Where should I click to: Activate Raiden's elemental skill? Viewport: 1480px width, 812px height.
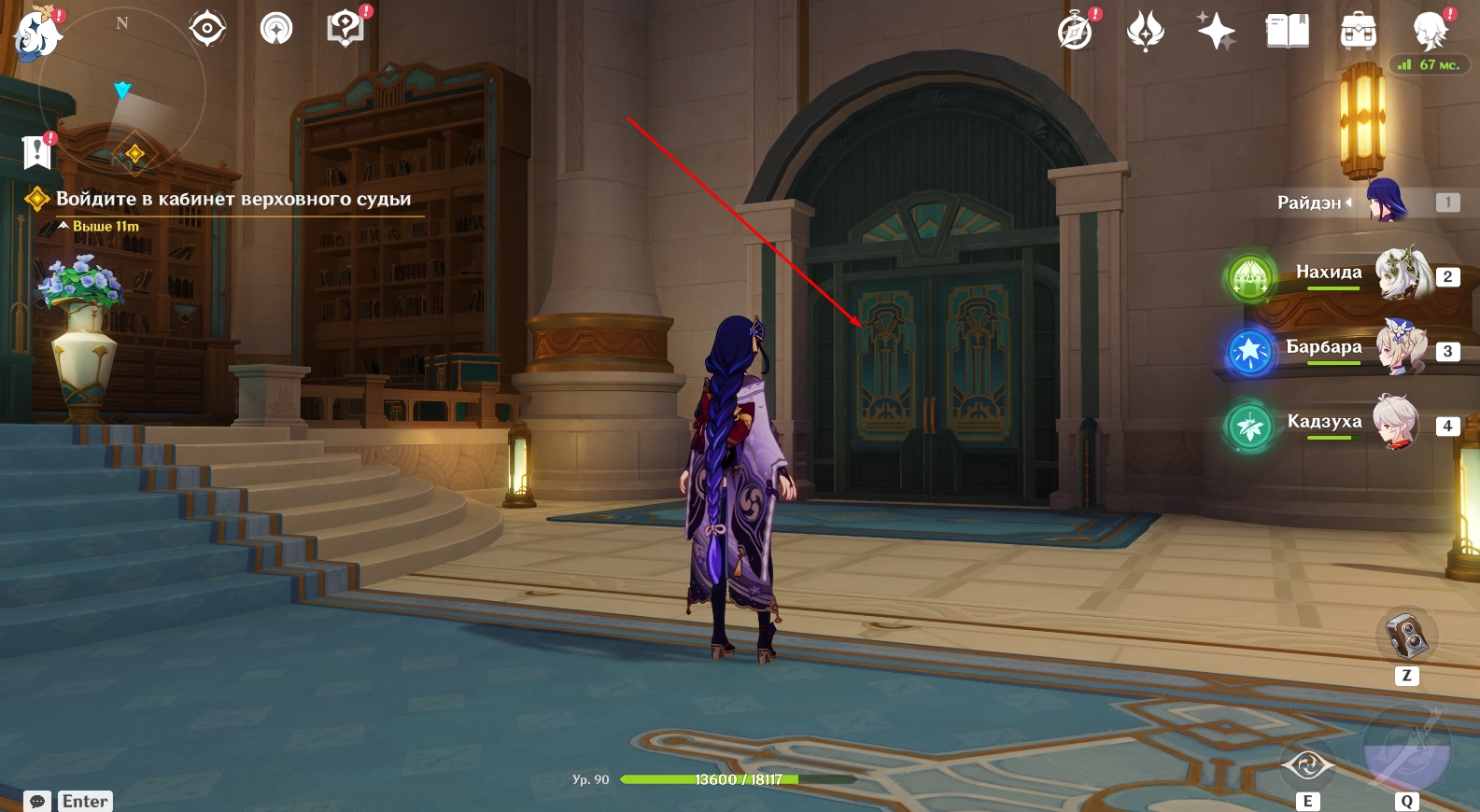pos(1307,767)
